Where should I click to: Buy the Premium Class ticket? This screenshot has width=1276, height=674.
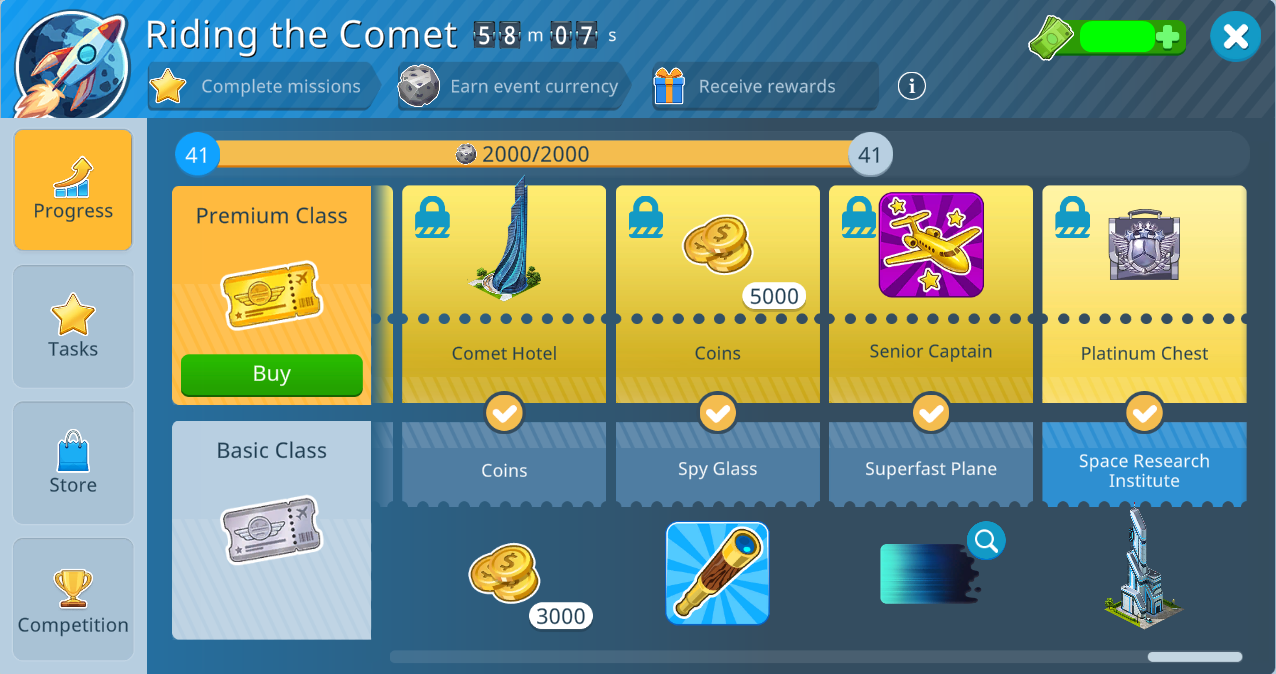pyautogui.click(x=271, y=375)
